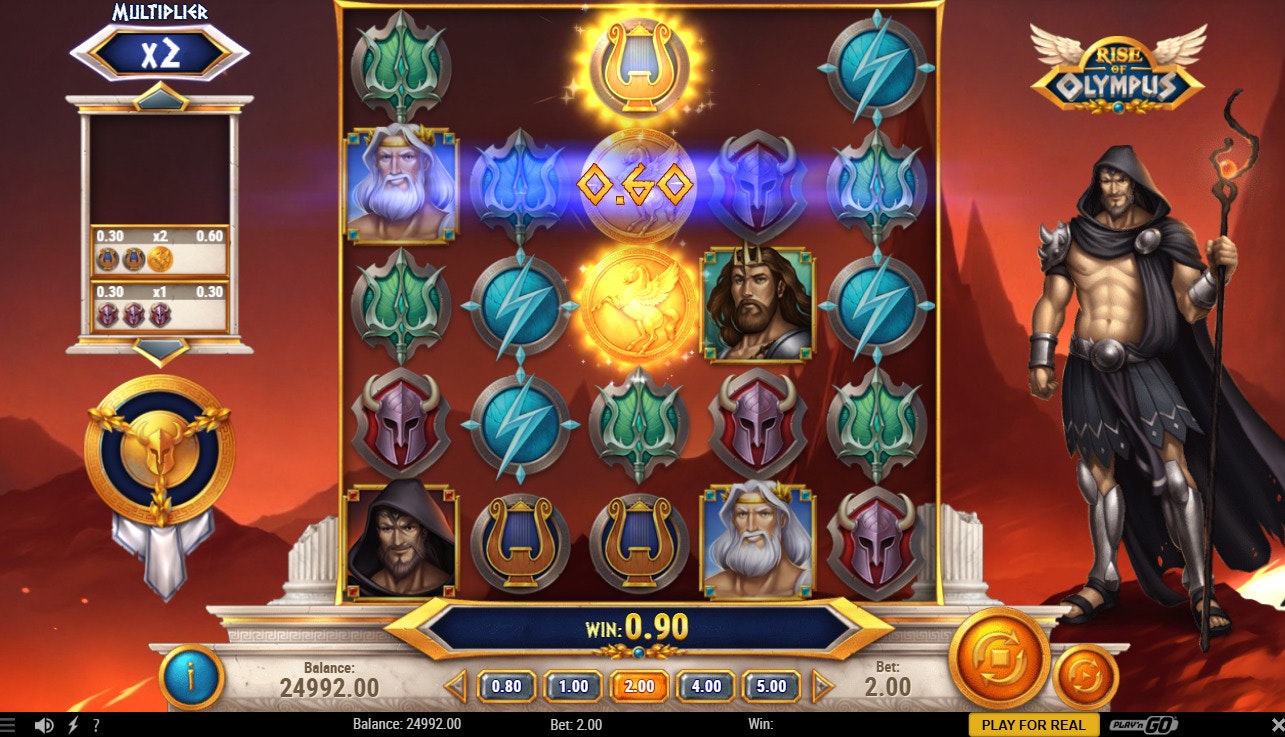Select the 1.00 bet tab
The image size is (1285, 737).
click(571, 687)
